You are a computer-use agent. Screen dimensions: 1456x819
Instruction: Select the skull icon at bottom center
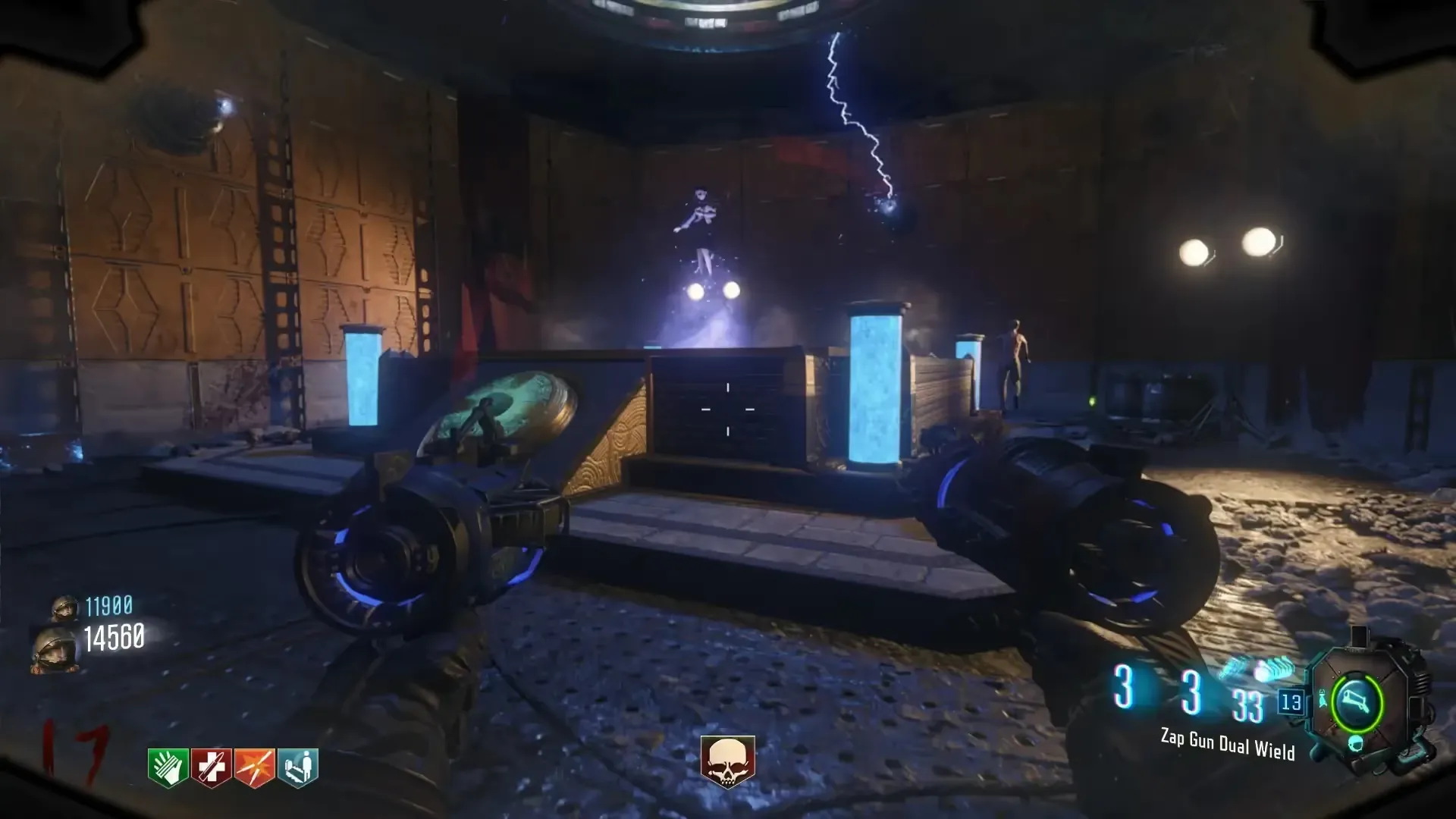pos(727,761)
